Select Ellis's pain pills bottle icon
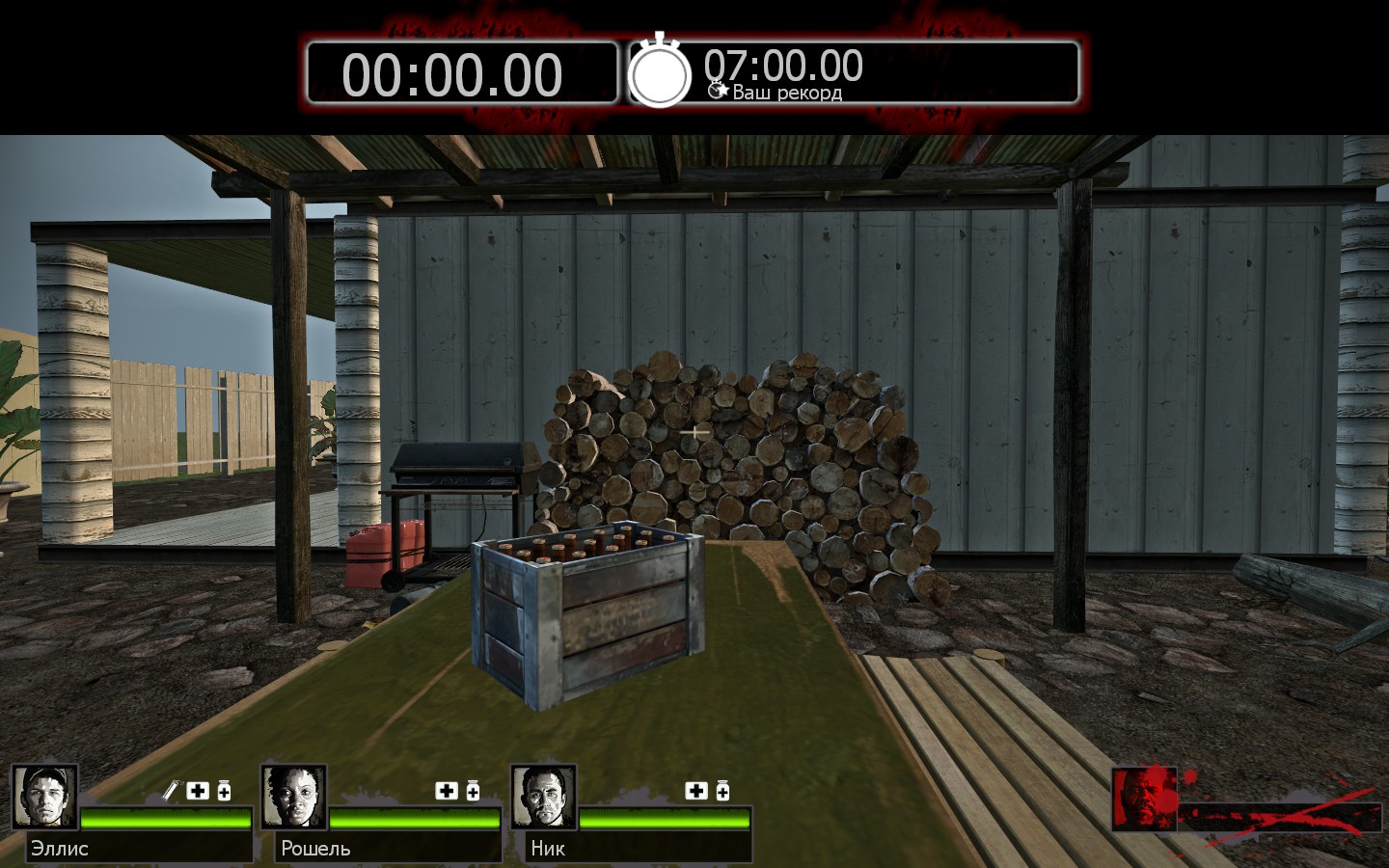The width and height of the screenshot is (1389, 868). pyautogui.click(x=224, y=791)
